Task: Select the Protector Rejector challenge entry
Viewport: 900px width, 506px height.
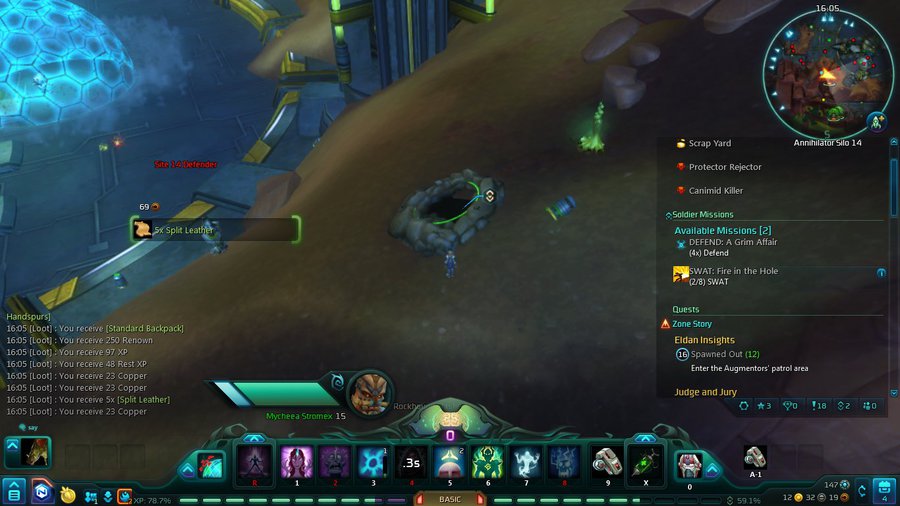Action: pyautogui.click(x=724, y=167)
